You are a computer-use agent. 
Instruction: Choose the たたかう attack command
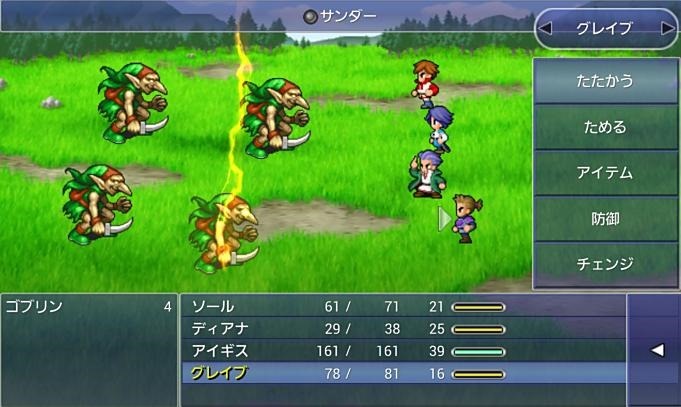[x=605, y=81]
